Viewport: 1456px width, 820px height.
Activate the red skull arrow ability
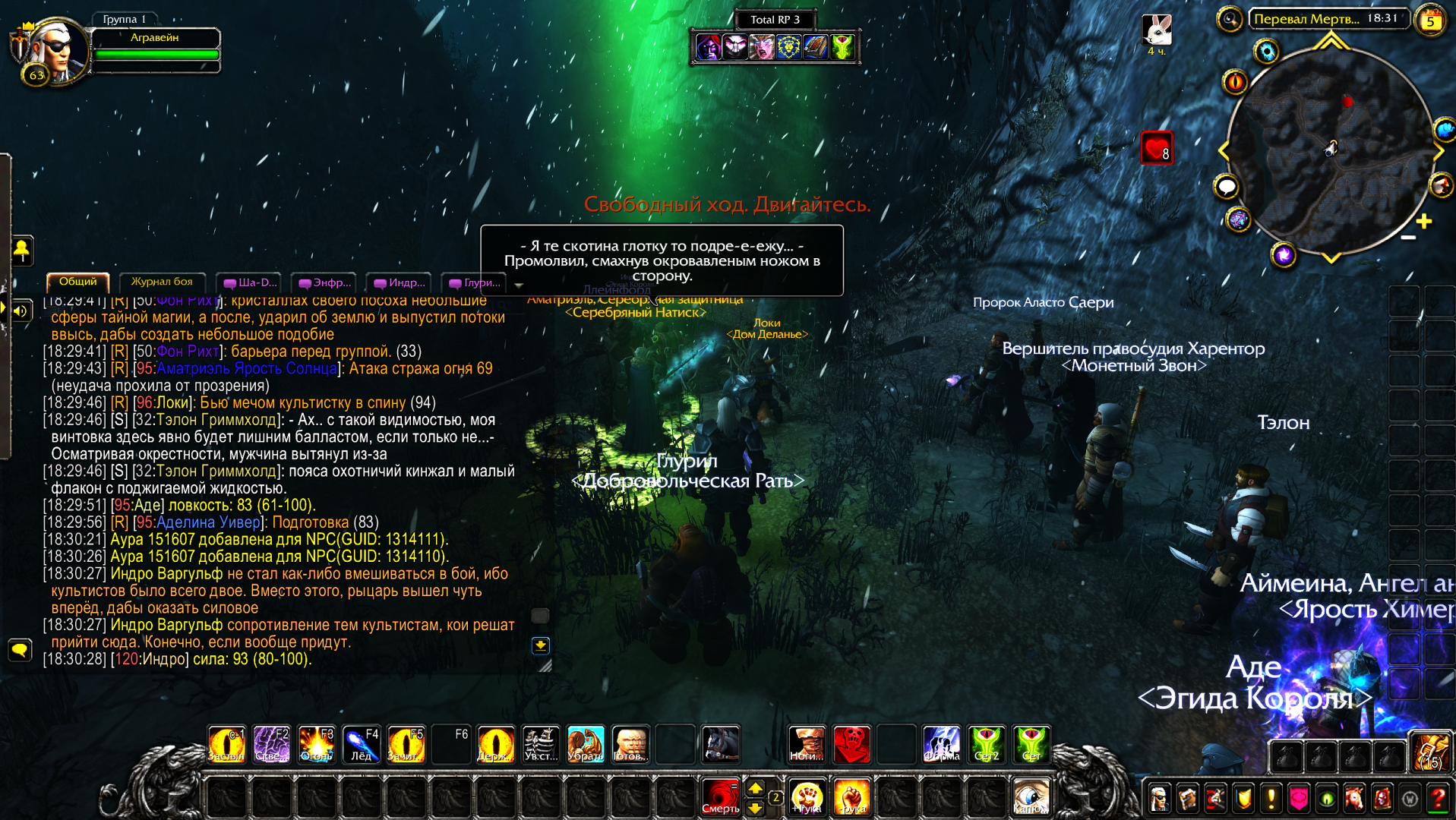coord(851,744)
